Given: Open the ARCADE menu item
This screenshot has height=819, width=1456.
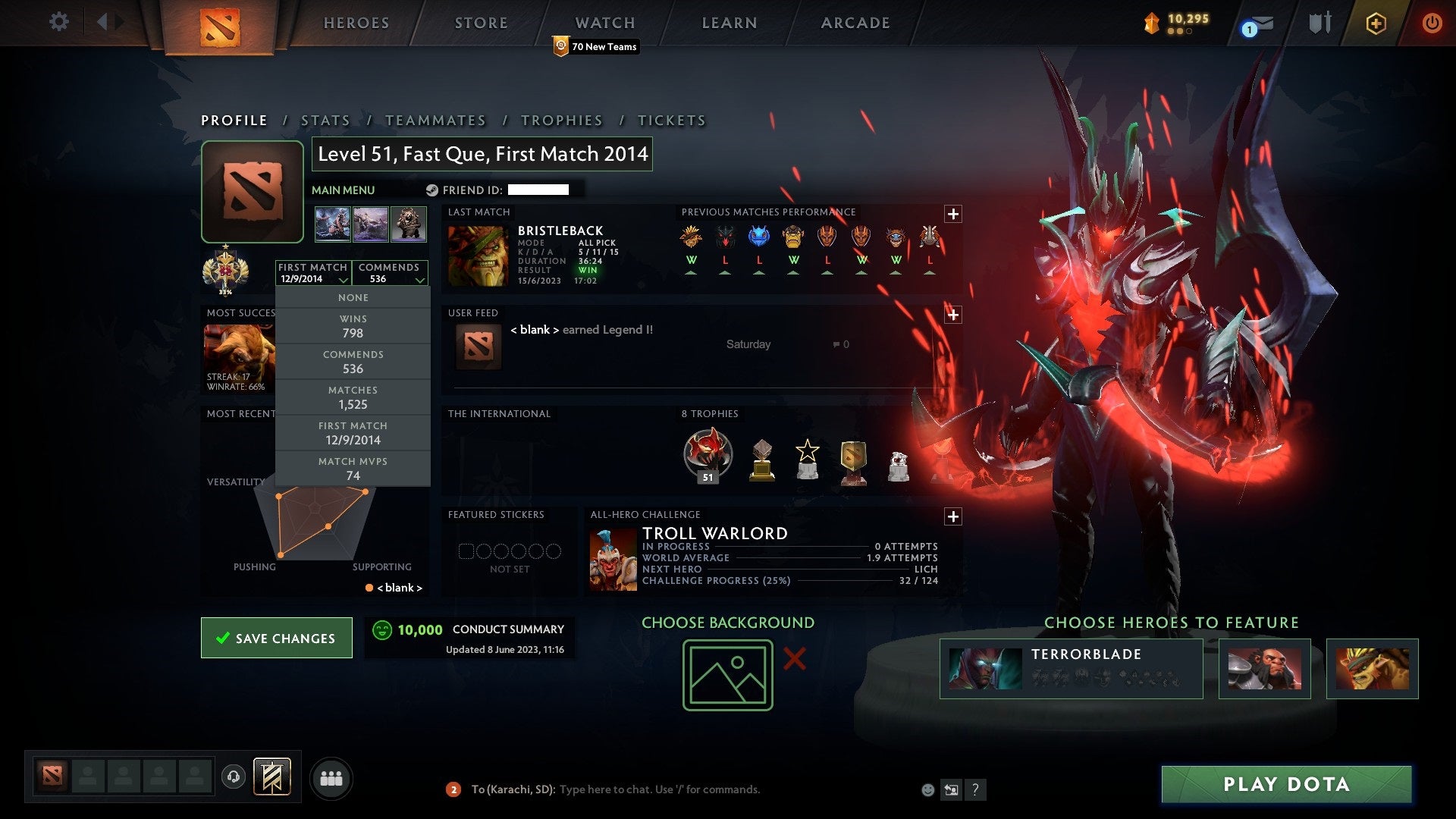Looking at the screenshot, I should coord(855,23).
